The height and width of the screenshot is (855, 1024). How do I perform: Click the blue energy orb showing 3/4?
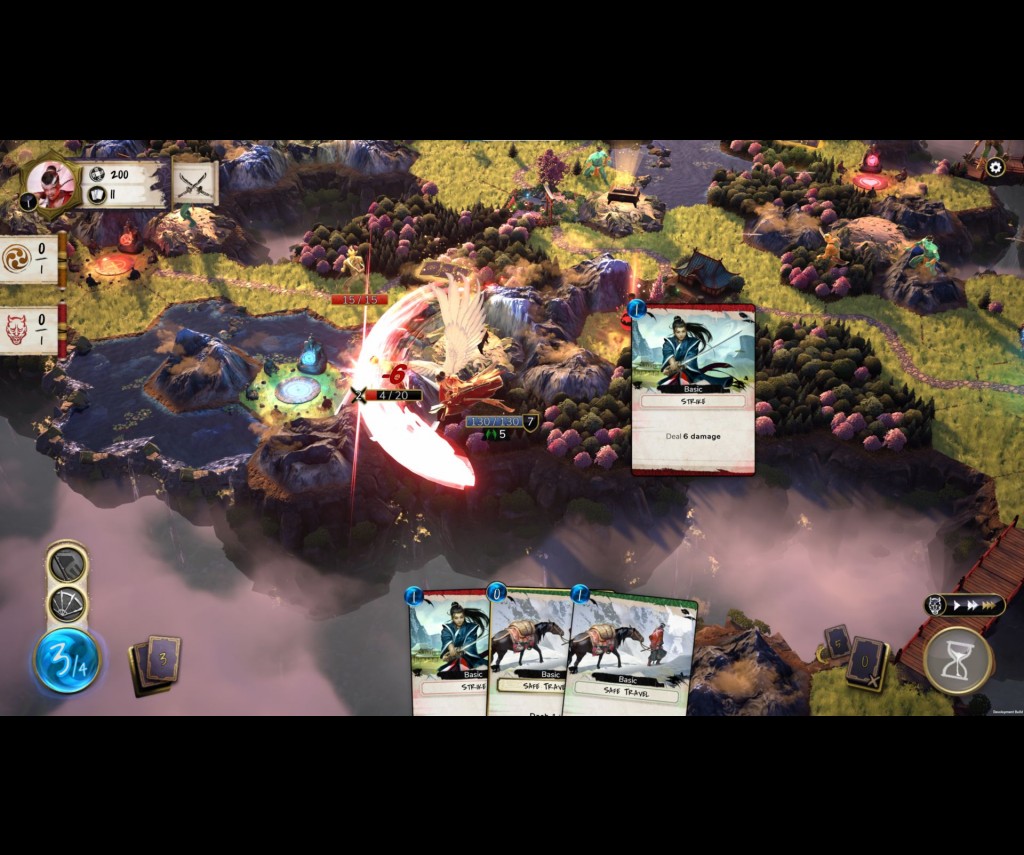coord(67,660)
